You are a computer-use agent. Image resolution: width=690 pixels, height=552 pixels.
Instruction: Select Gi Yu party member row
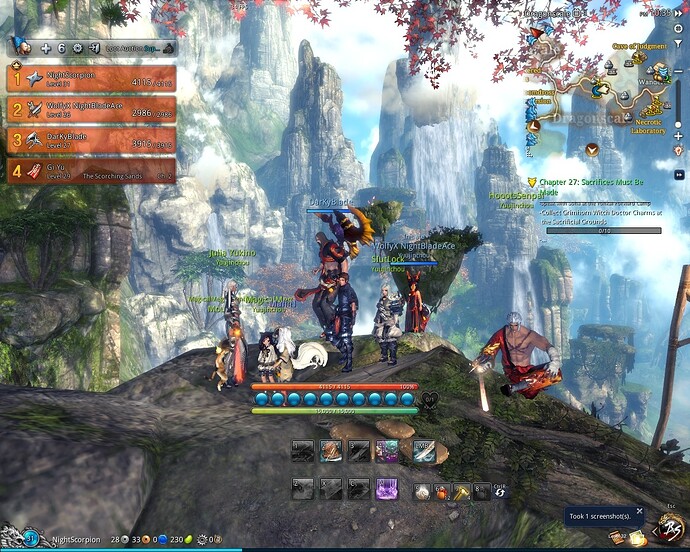pyautogui.click(x=92, y=172)
